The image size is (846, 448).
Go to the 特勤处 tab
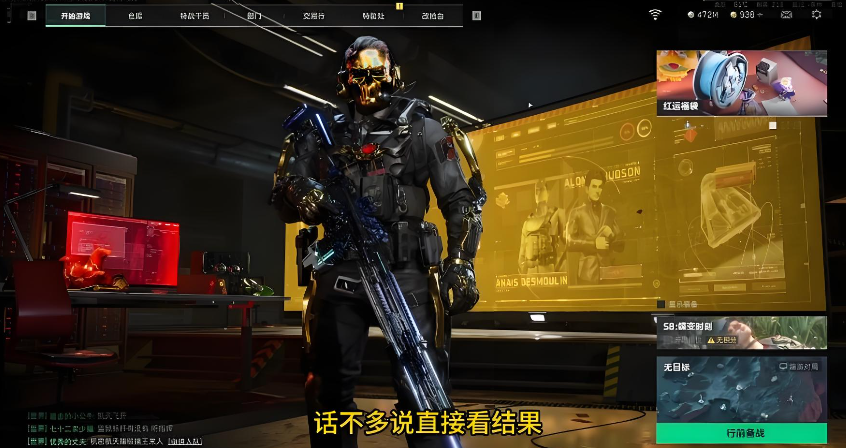(373, 16)
